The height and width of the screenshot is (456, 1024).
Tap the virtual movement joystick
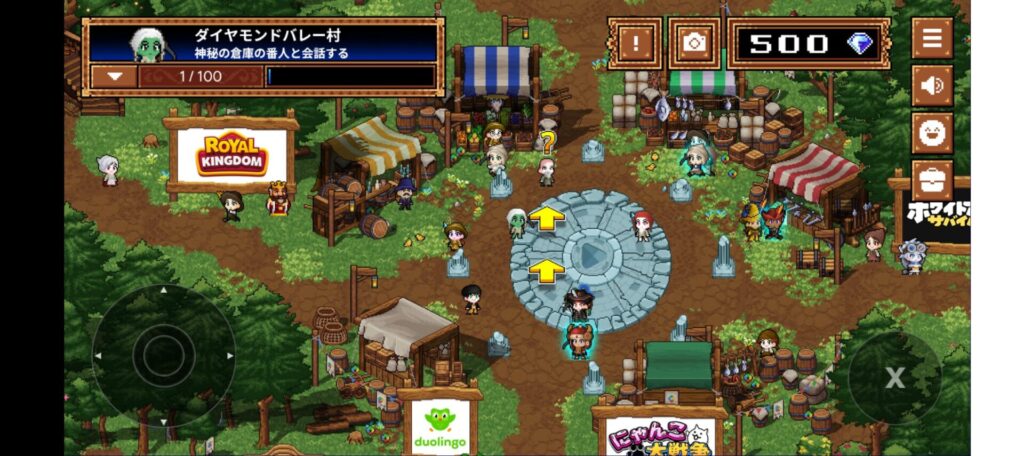pos(163,353)
